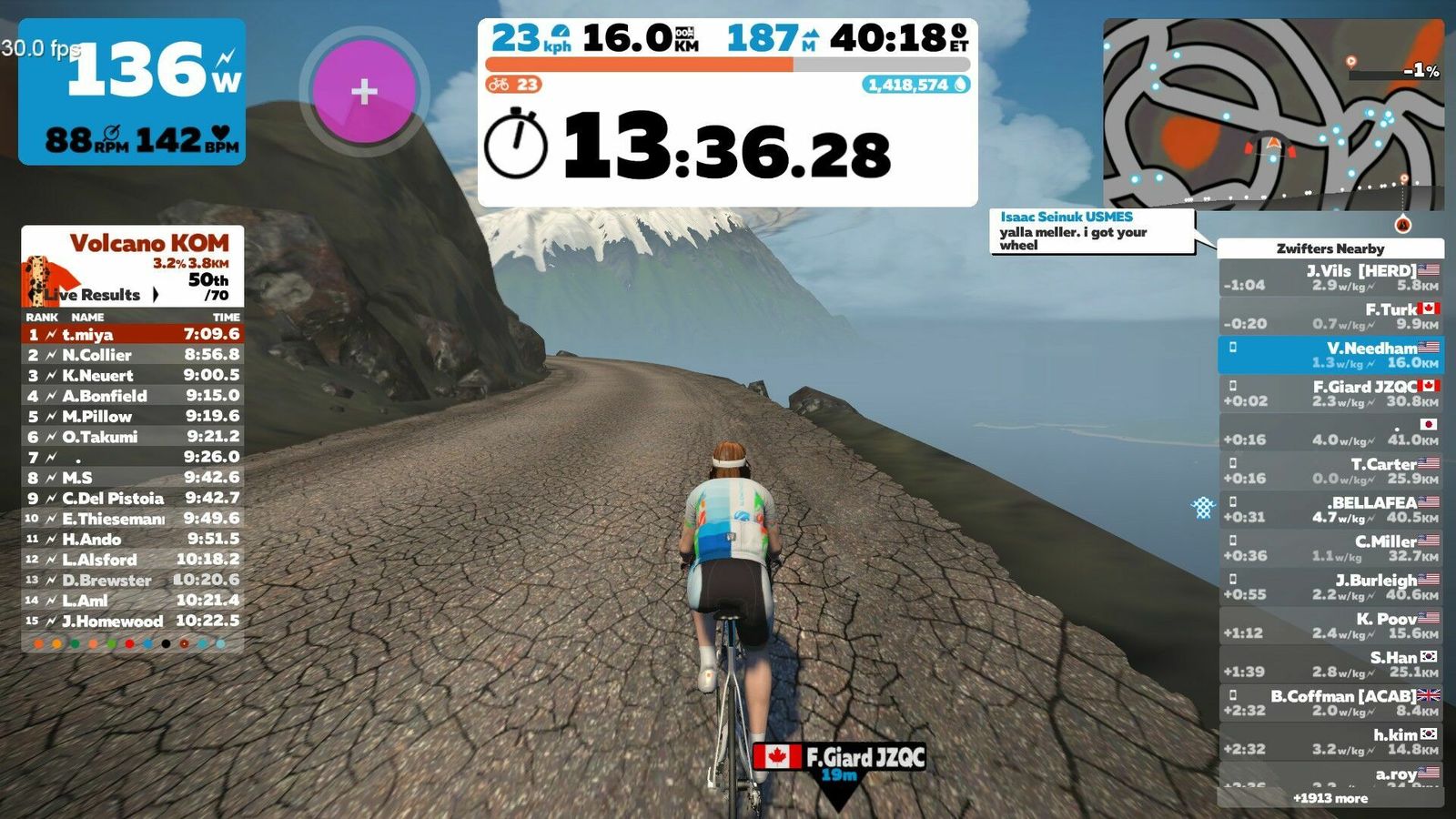Select N.Collier's leaderboard row
This screenshot has width=1456, height=819.
[x=133, y=355]
